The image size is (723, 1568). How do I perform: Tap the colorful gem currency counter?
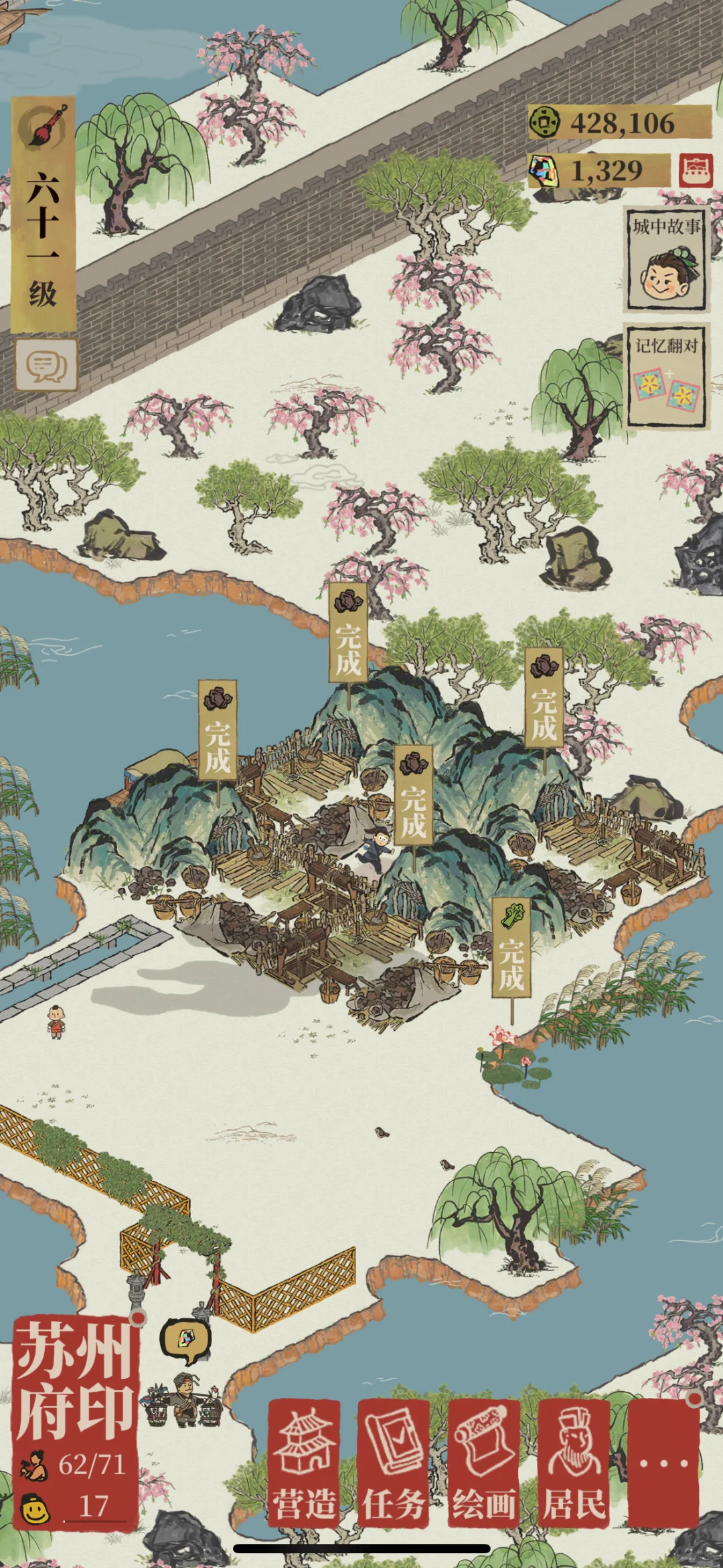click(599, 171)
